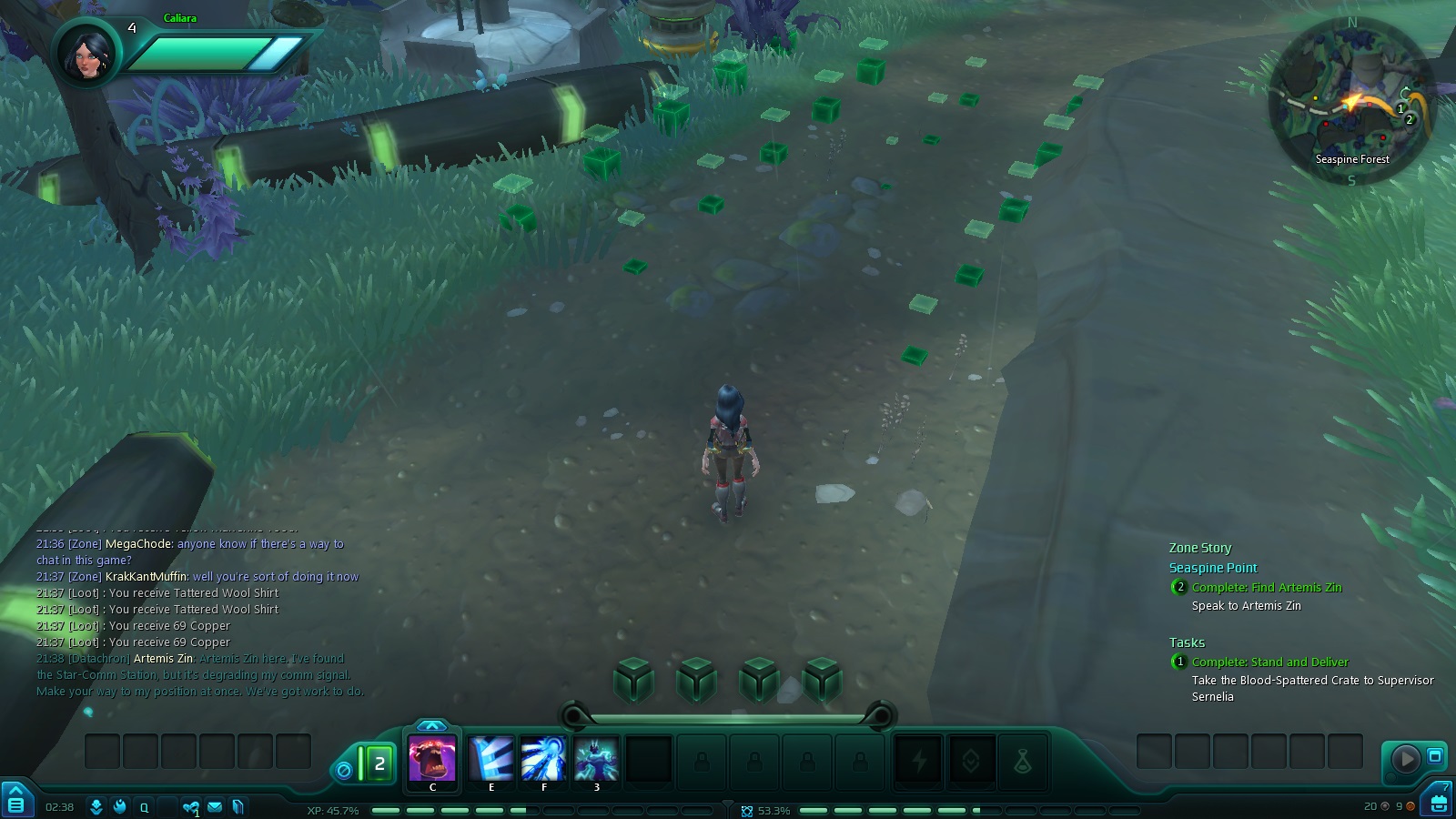
Task: Open the main menu button in bottom-left corner
Action: click(x=15, y=803)
